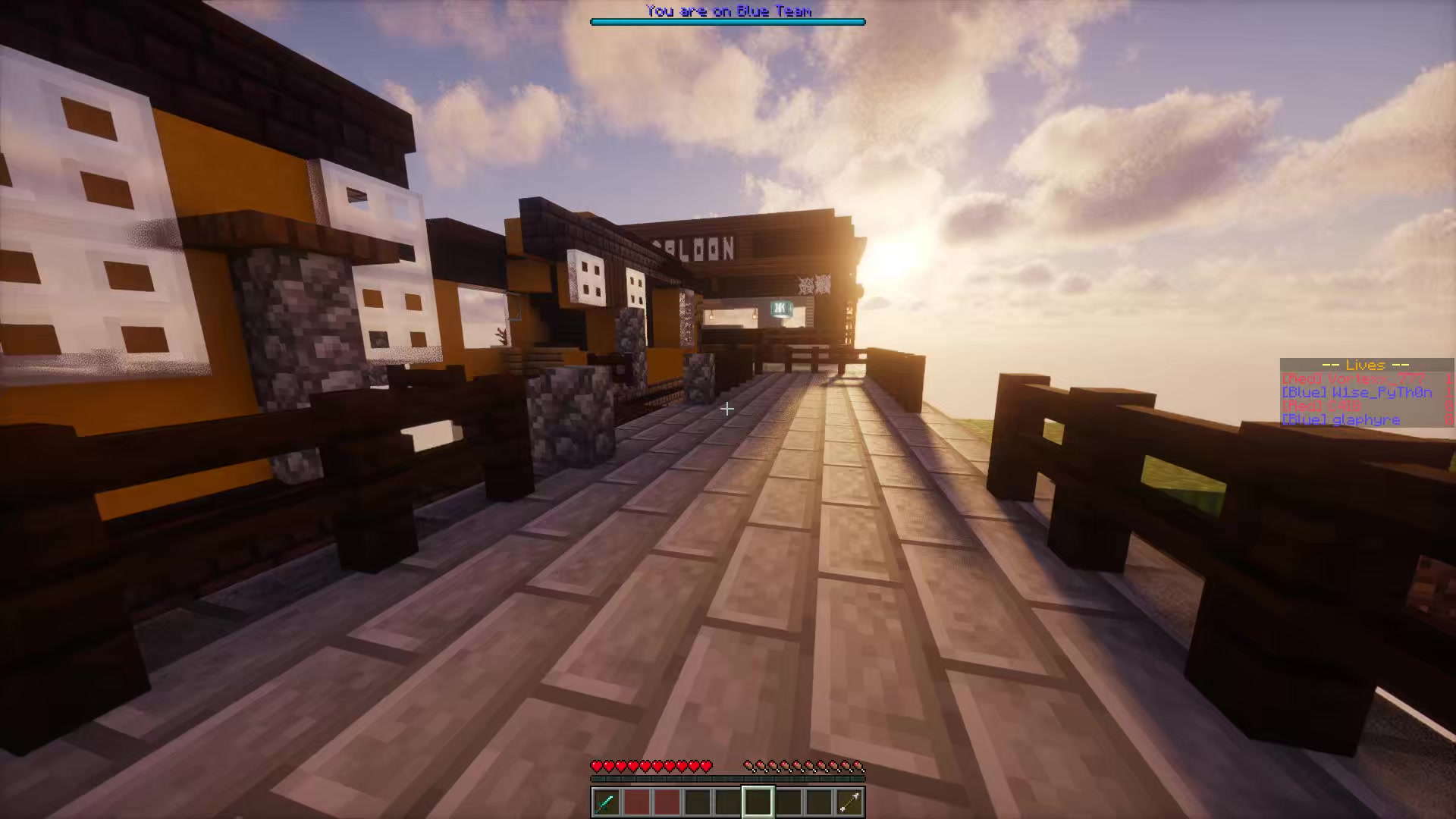
Task: Click the blue boss bar progress strip
Action: tap(727, 22)
